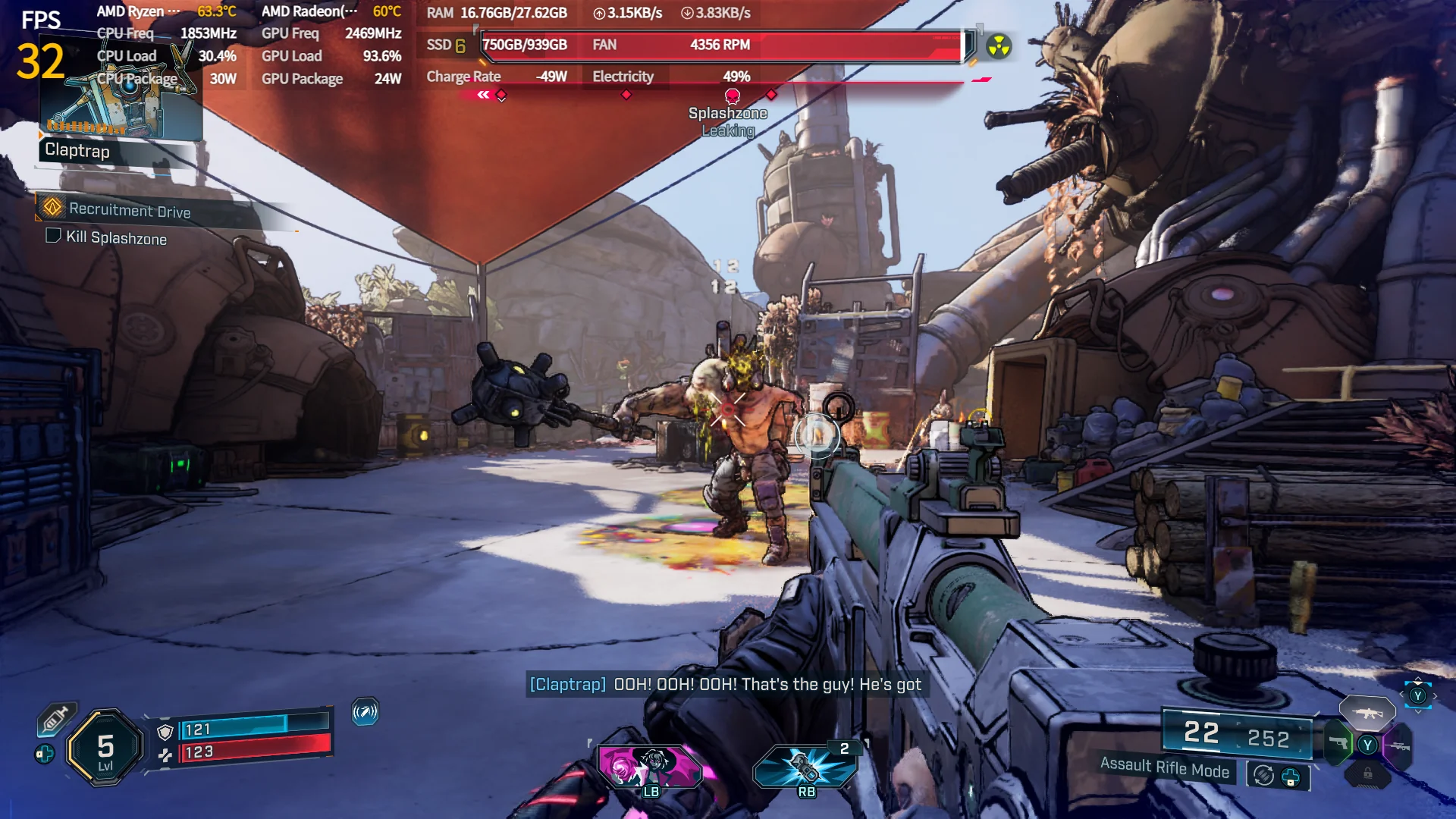Select the sniper rifle weapon slot icon
This screenshot has height=819, width=1456.
[1398, 745]
